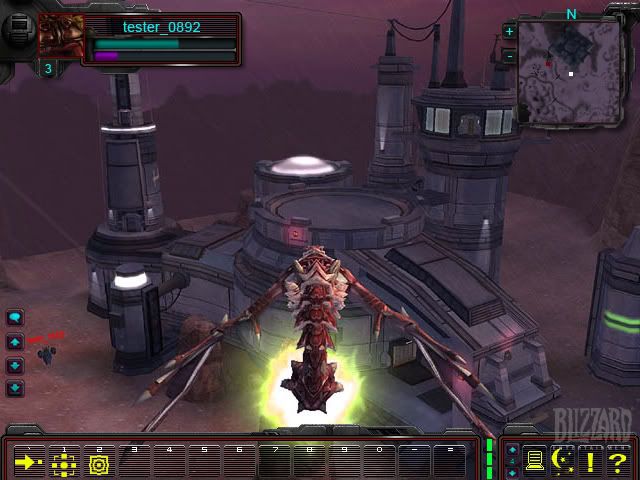The height and width of the screenshot is (480, 640).
Task: Select the tester_0892 character portrait
Action: pos(61,37)
